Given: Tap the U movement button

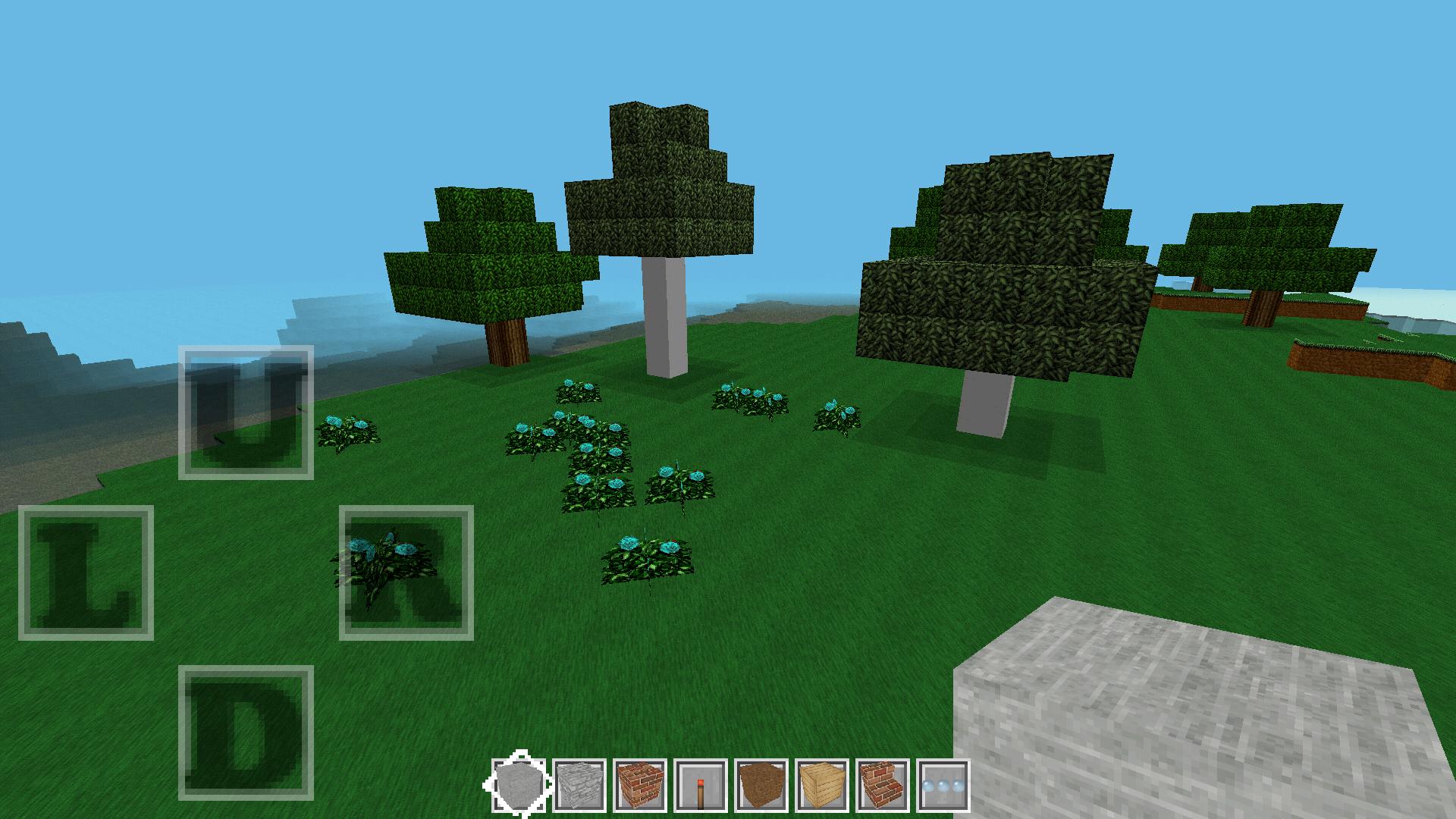Looking at the screenshot, I should pos(246,413).
